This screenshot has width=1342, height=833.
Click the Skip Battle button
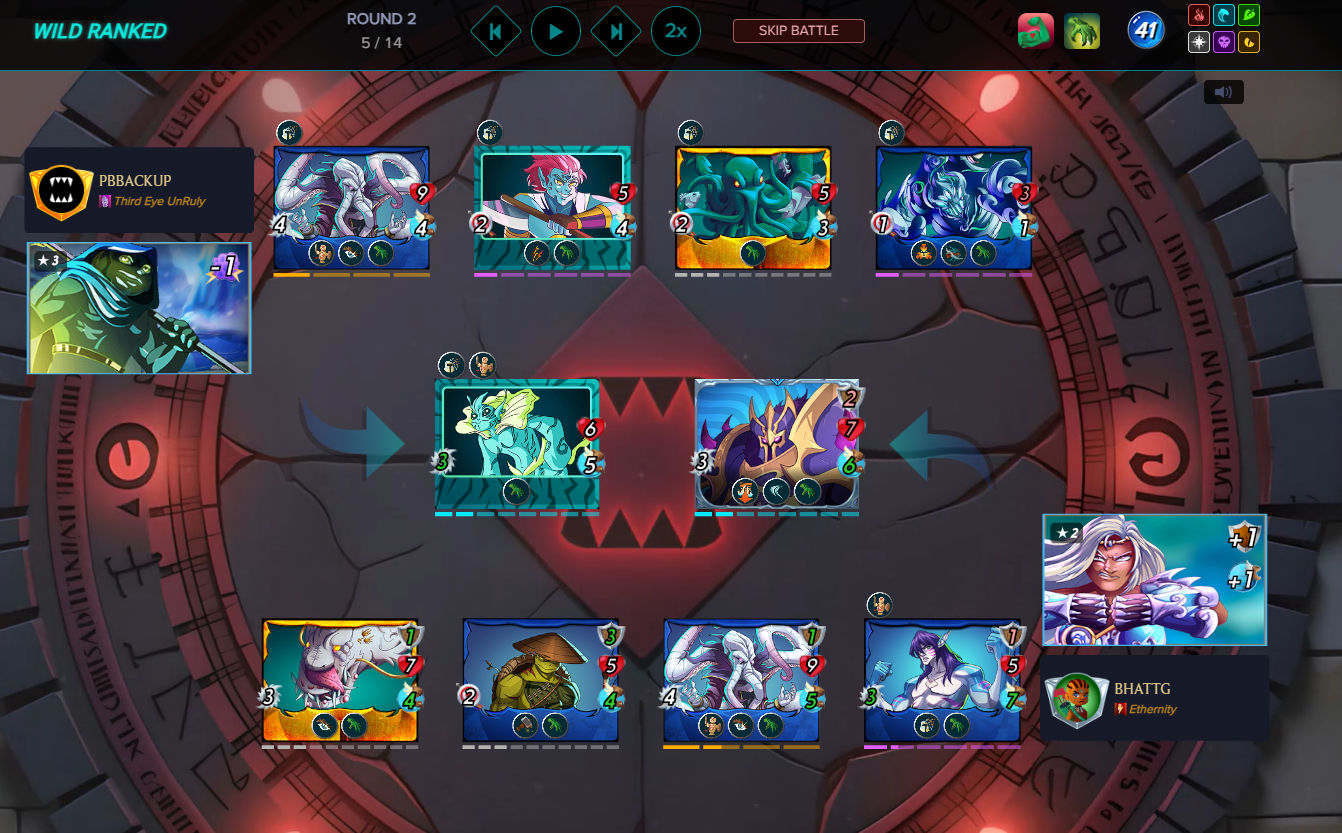(798, 31)
